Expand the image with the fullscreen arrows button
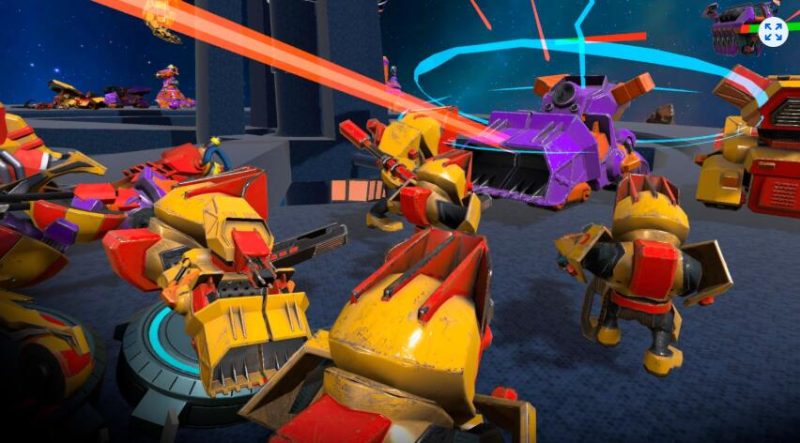 click(x=773, y=31)
